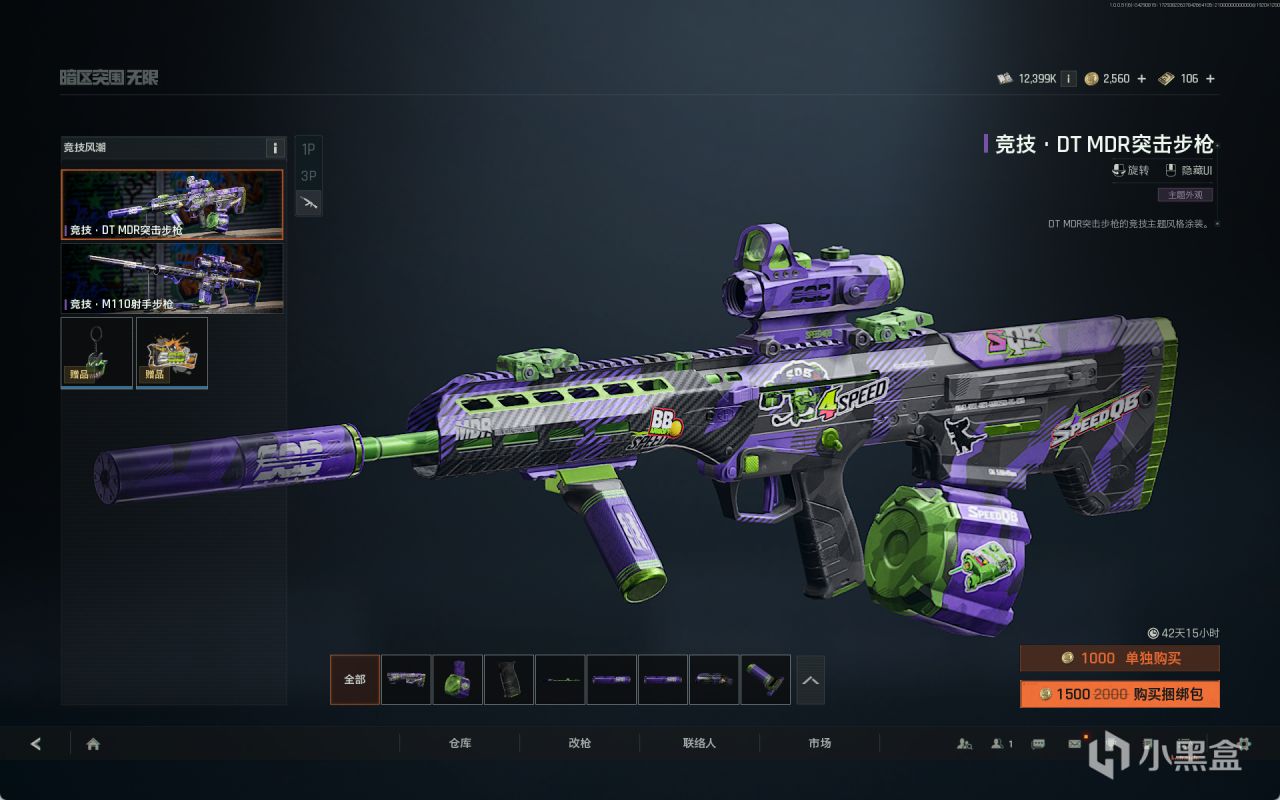Open the 市场 market menu

(819, 744)
